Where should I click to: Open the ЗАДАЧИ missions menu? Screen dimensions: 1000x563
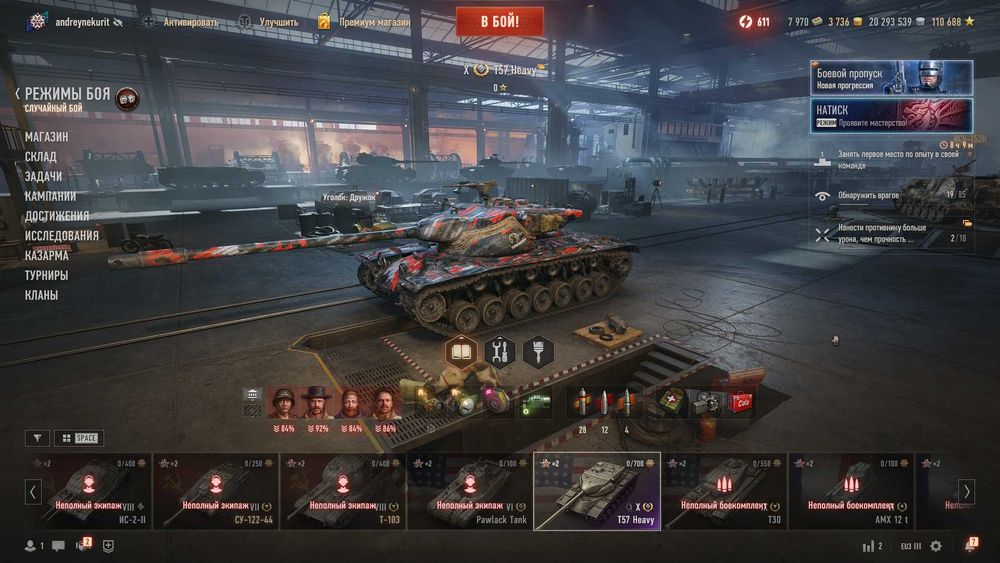(44, 176)
